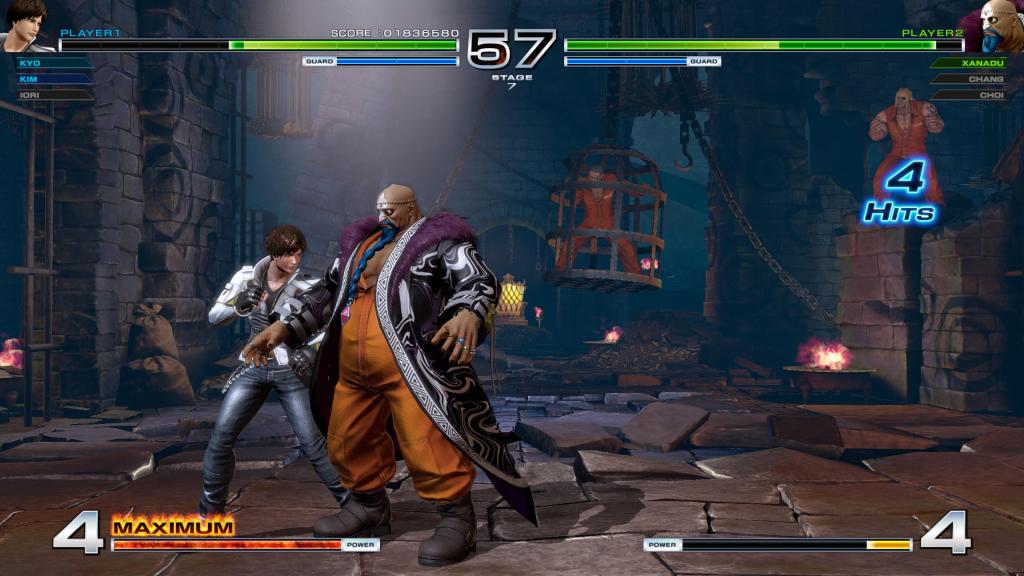The image size is (1024, 576).
Task: Click Player 1's Kyo character portrait
Action: click(x=28, y=26)
